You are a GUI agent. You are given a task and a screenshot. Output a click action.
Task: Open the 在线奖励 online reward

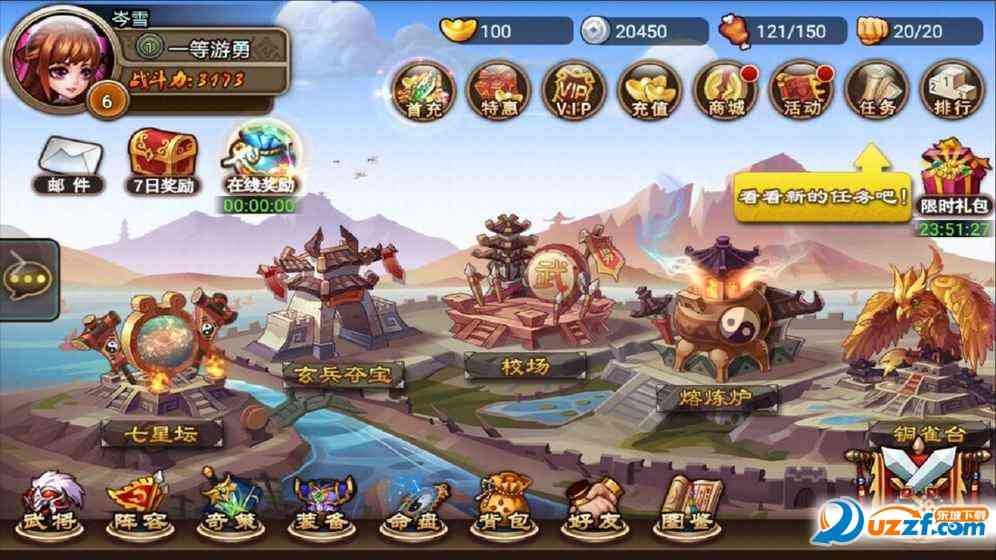point(259,165)
